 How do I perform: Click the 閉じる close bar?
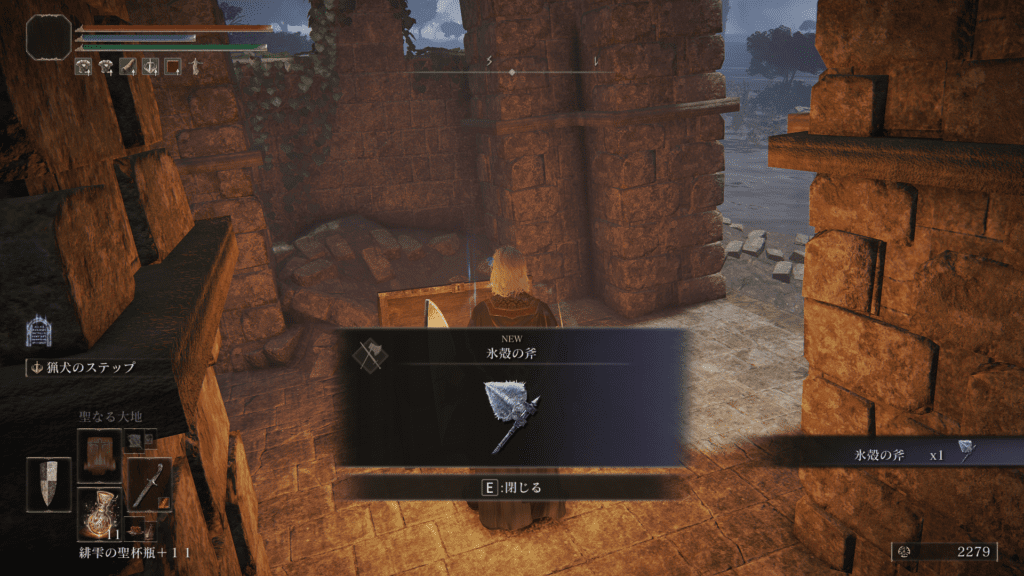tap(511, 487)
